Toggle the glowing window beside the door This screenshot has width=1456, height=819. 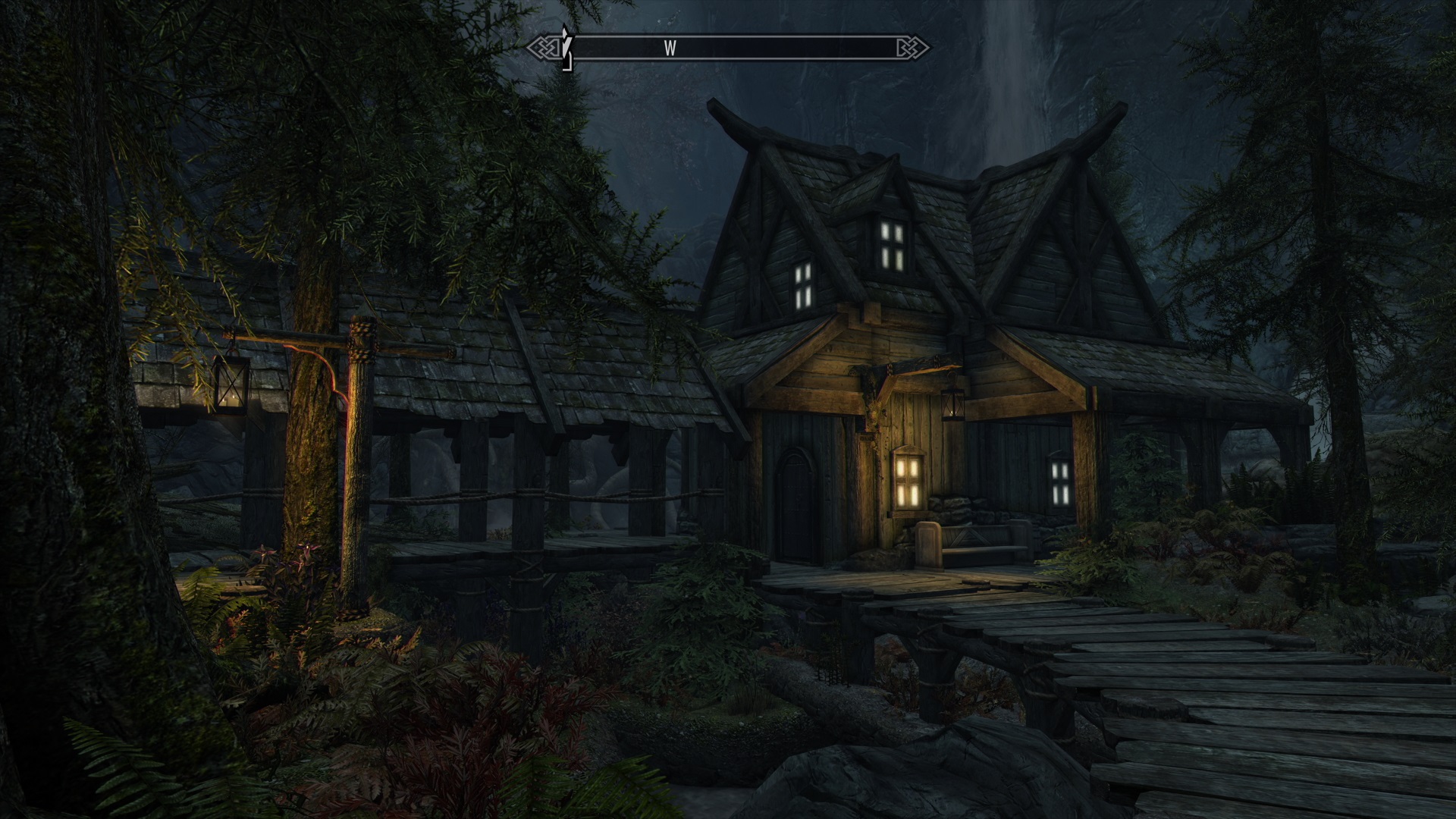point(907,482)
